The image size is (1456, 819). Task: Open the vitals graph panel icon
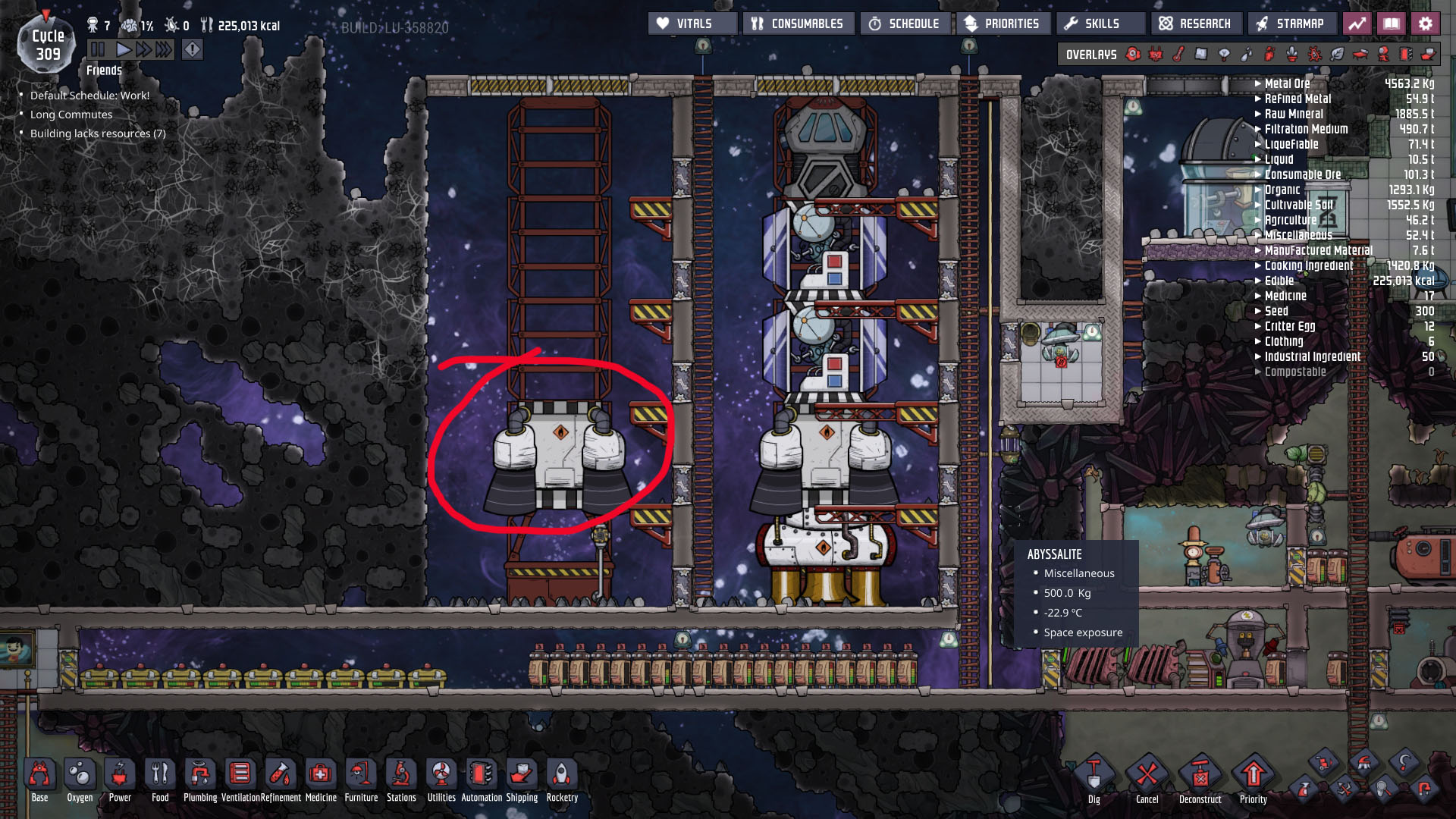click(1356, 24)
